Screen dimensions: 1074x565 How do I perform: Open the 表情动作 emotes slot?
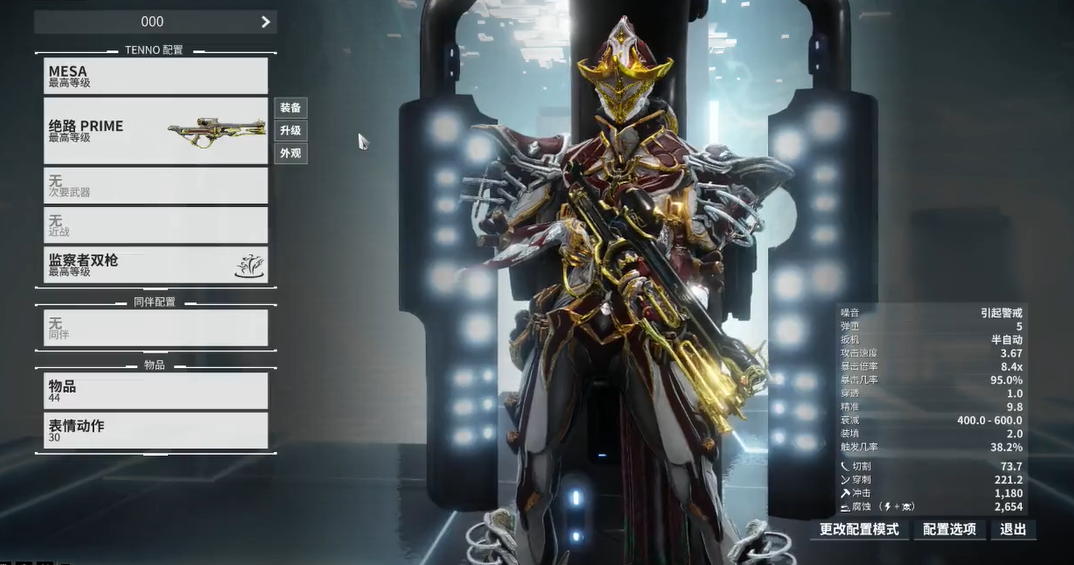pos(156,430)
